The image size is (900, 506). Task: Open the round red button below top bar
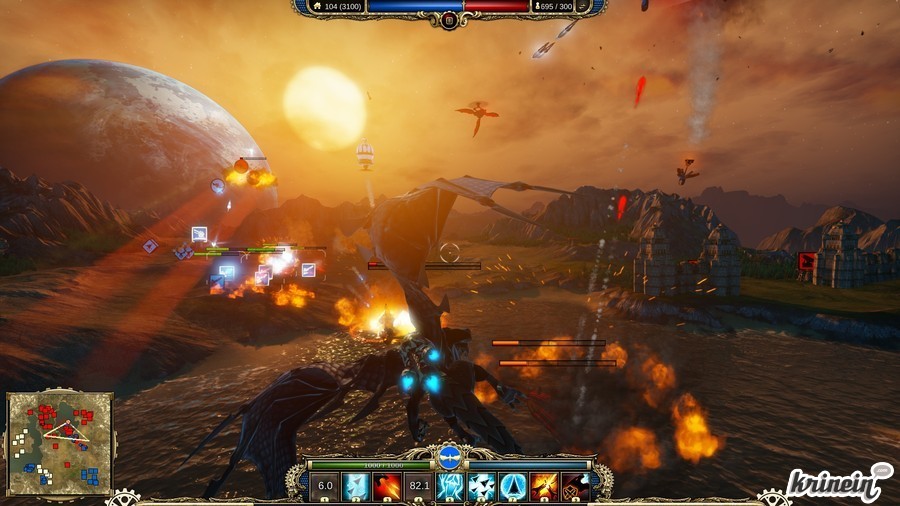point(449,20)
